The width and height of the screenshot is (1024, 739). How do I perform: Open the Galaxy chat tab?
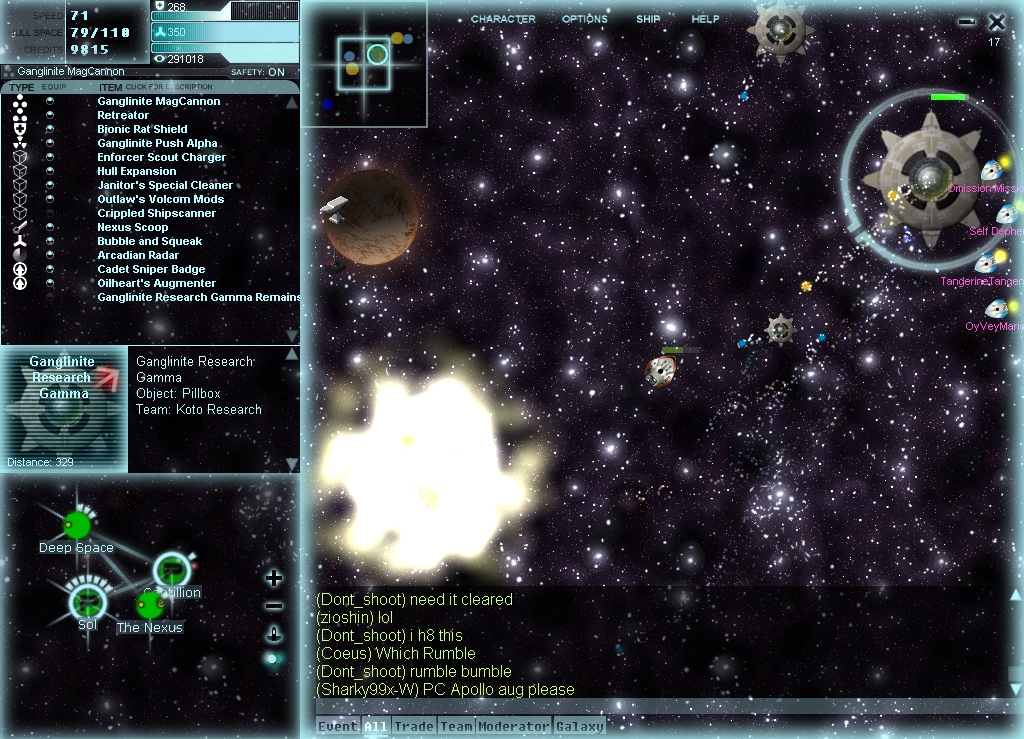579,727
